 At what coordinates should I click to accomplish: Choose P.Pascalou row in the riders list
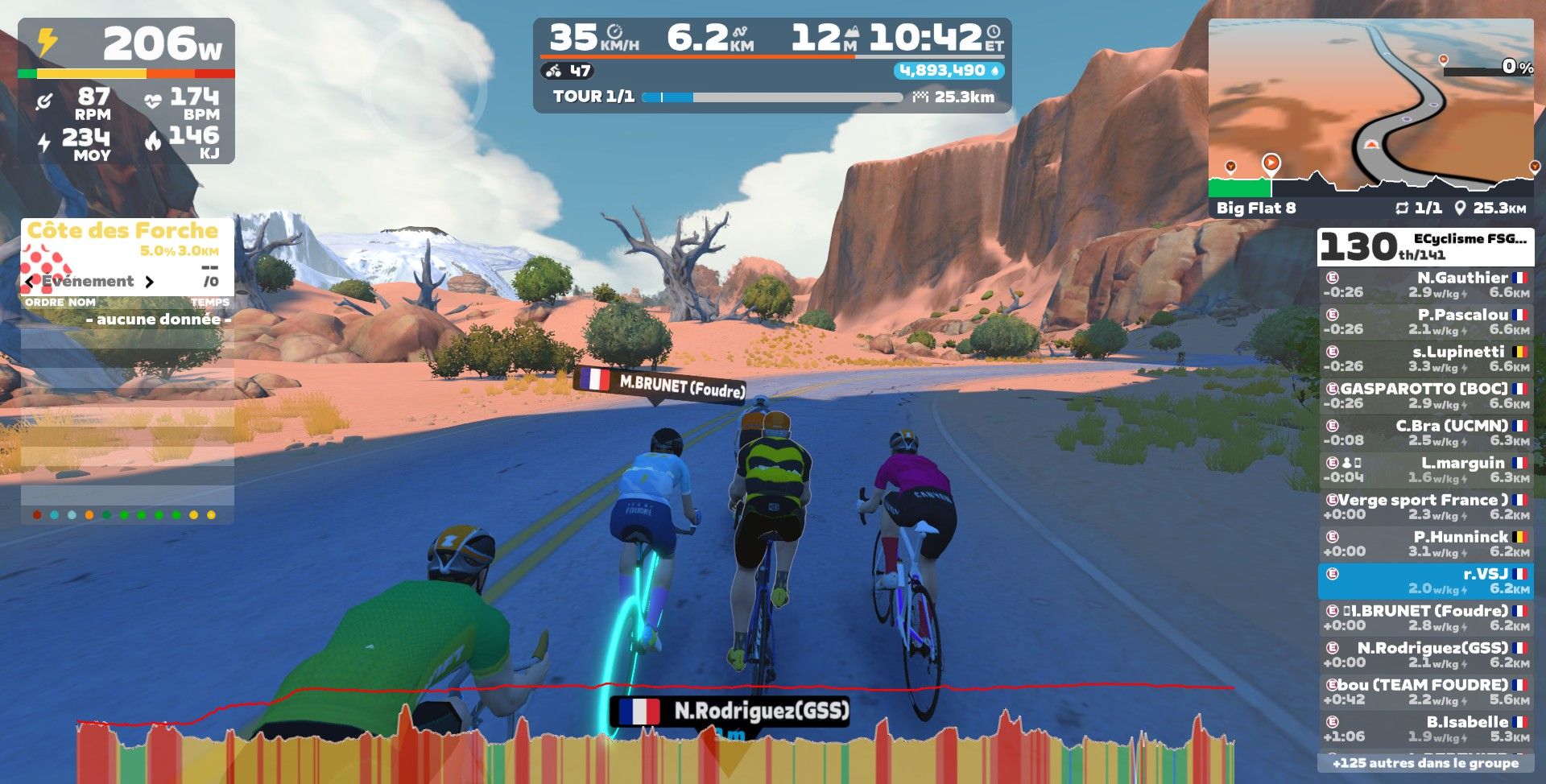(x=1425, y=322)
